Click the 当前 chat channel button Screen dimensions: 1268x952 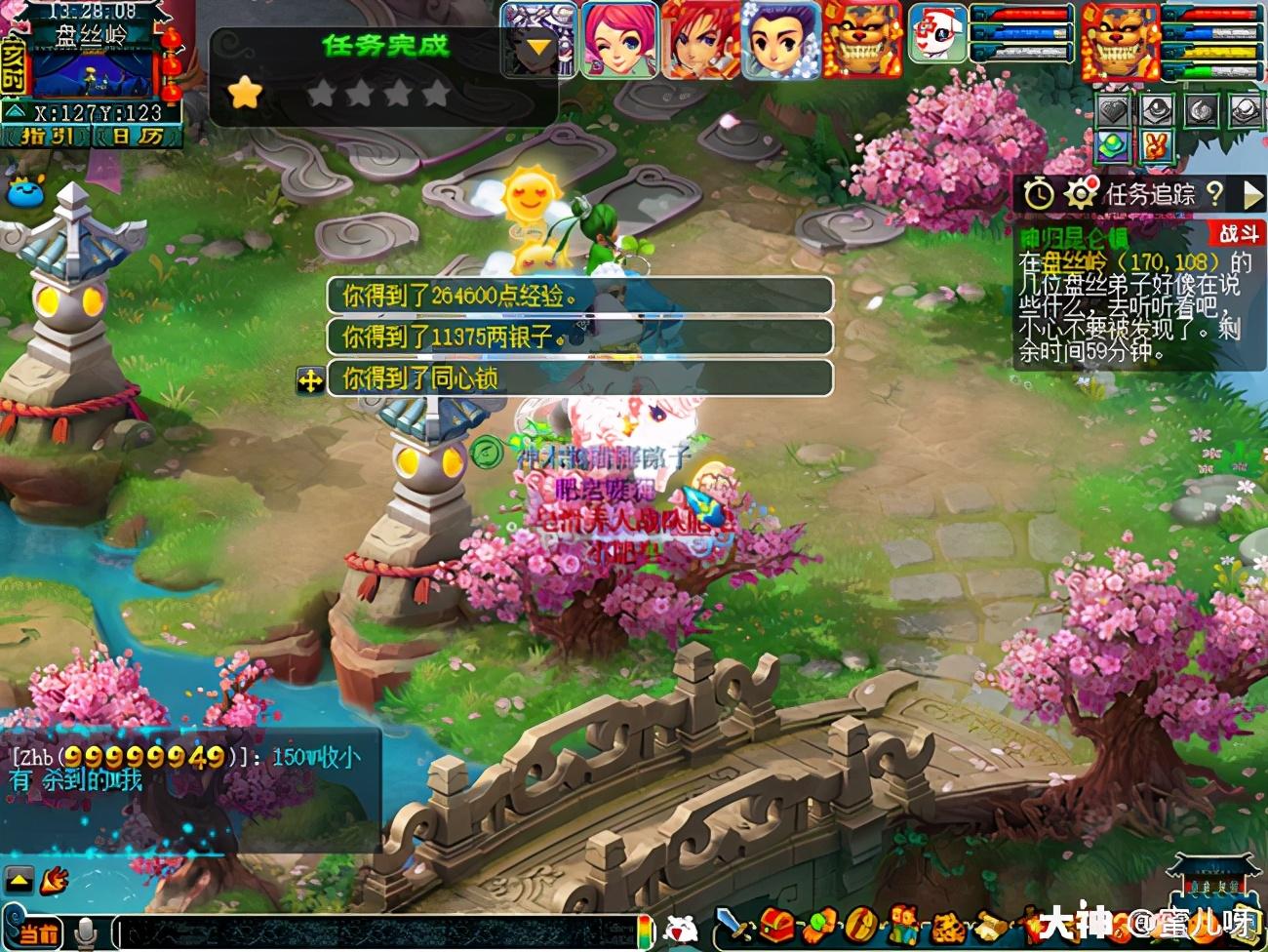tap(37, 932)
